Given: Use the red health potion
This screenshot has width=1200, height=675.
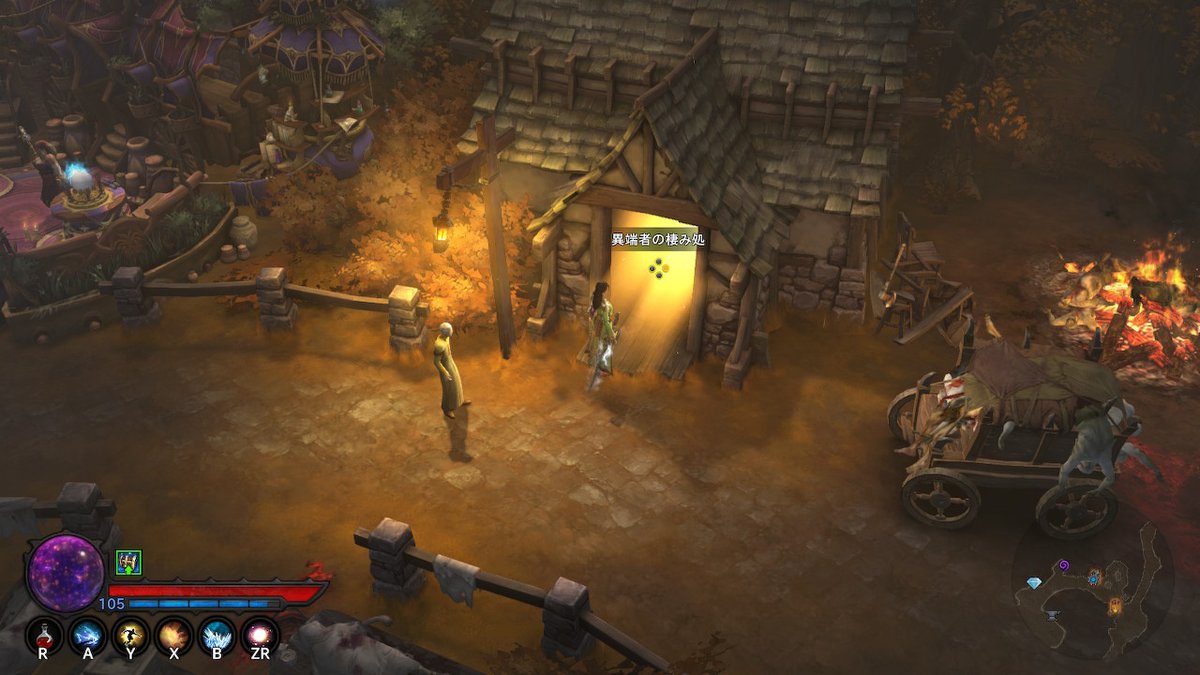Looking at the screenshot, I should pos(43,634).
